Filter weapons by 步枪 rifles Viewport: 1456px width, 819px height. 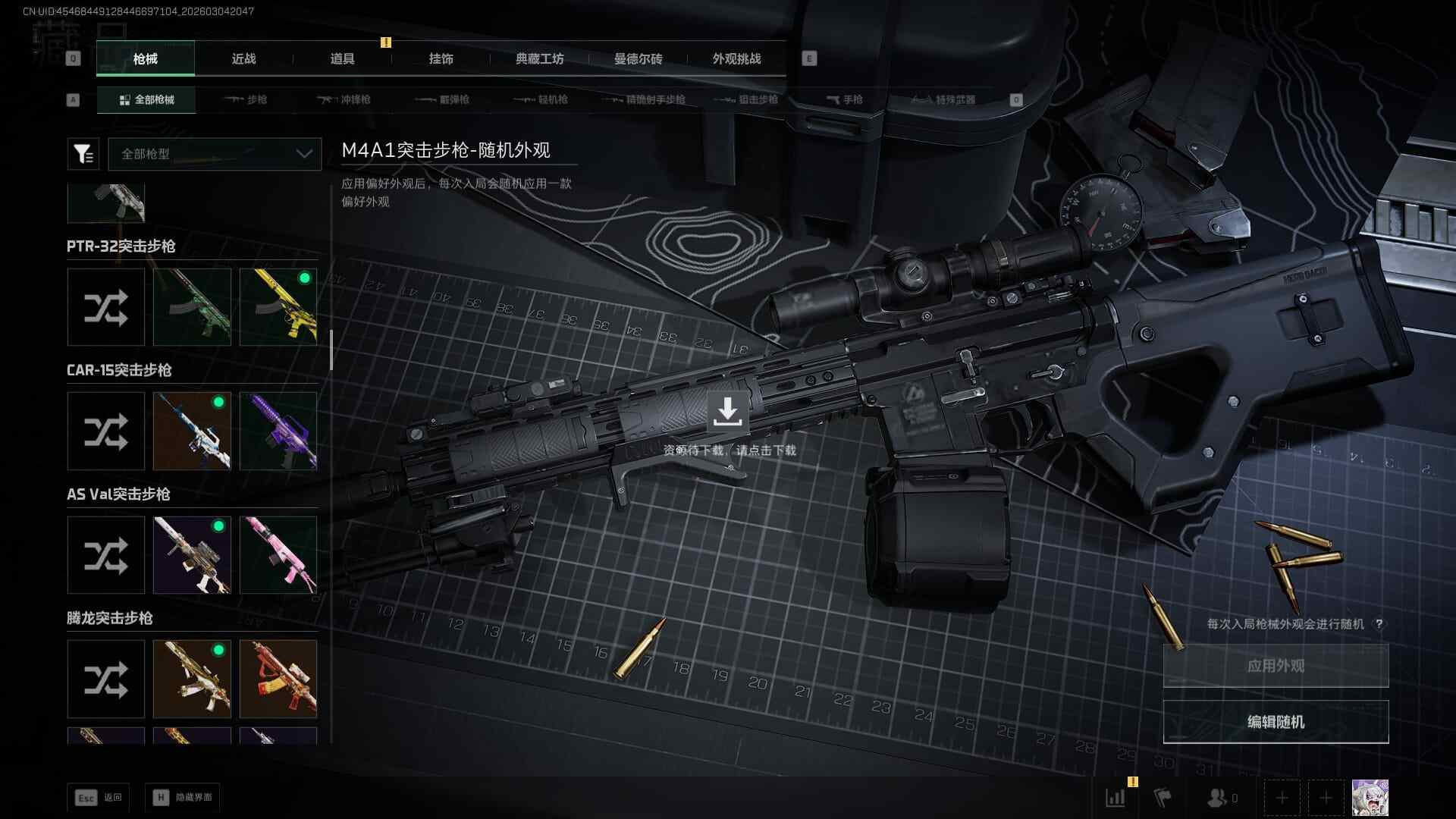(246, 99)
